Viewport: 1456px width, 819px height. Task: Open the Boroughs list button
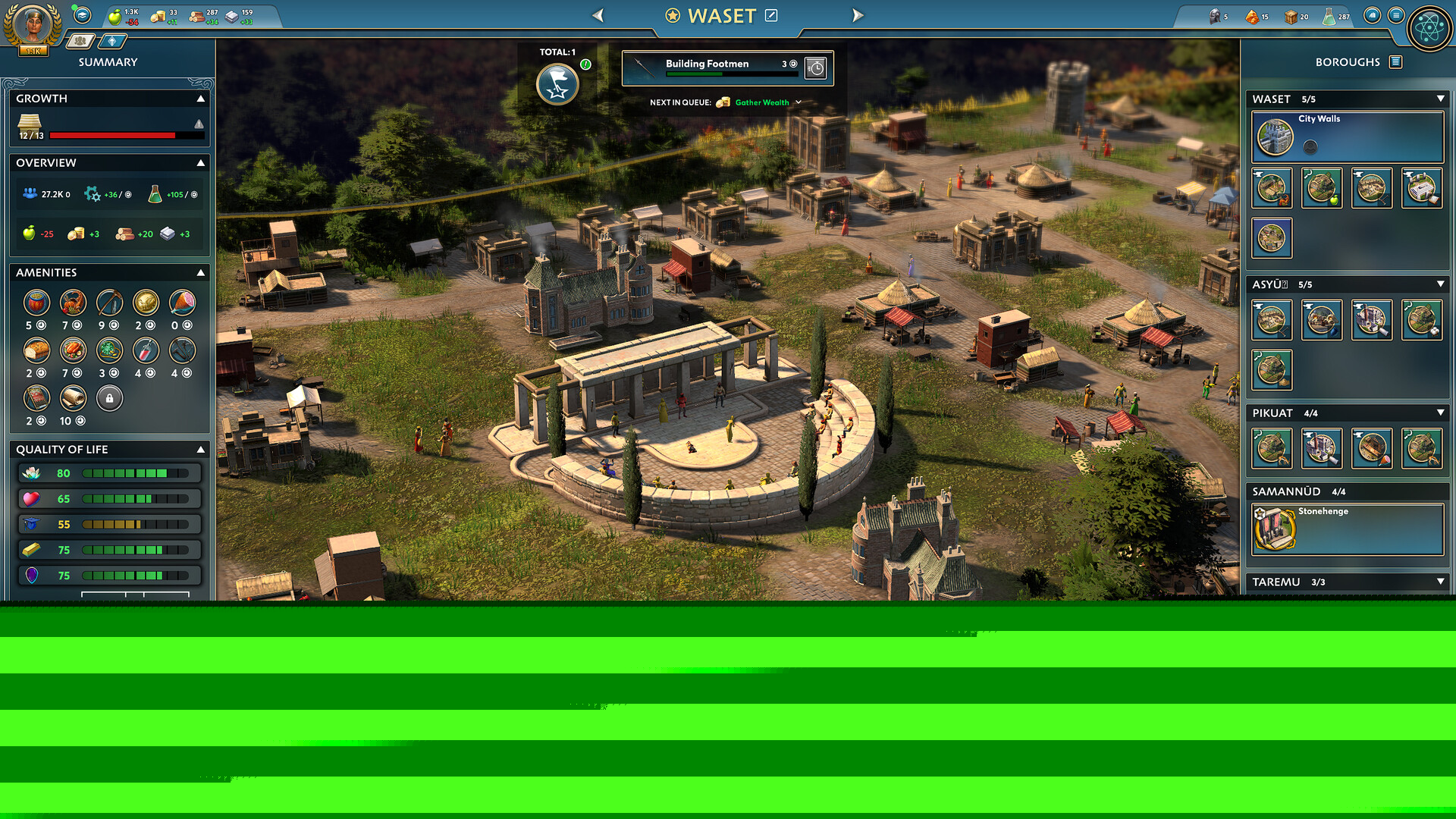click(x=1395, y=62)
